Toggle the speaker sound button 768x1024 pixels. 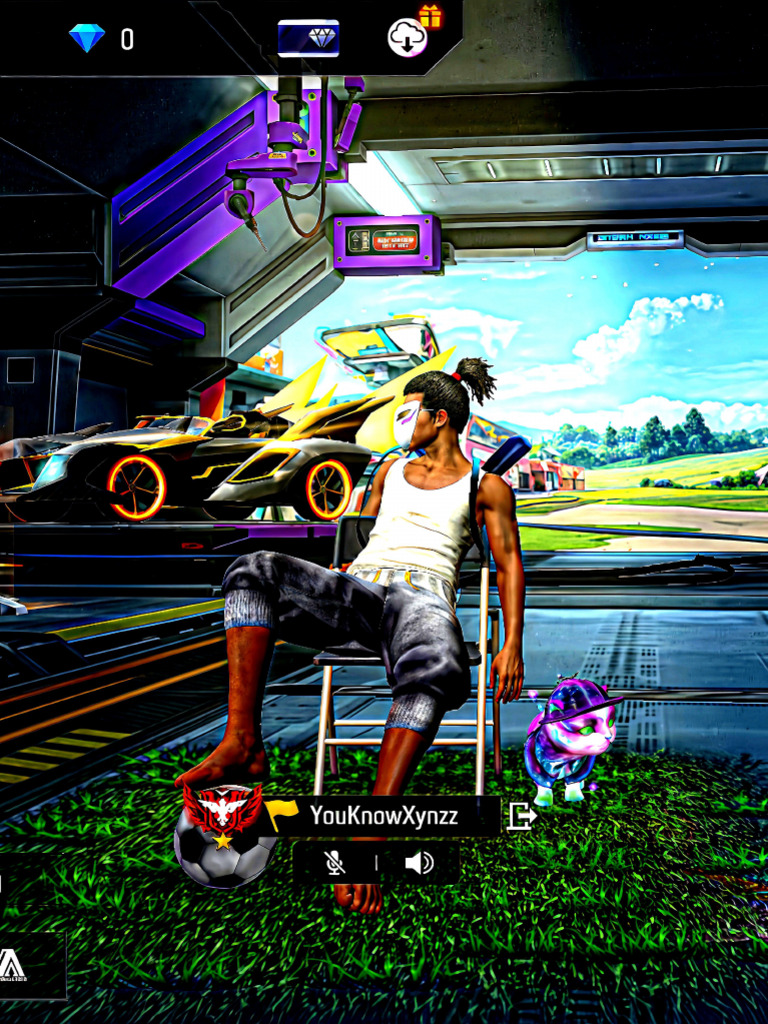(x=419, y=862)
